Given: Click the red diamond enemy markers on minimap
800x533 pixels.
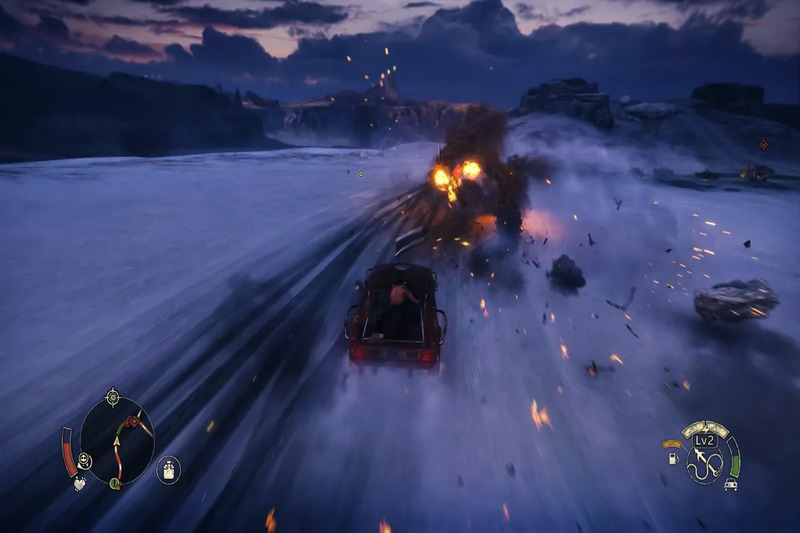Looking at the screenshot, I should pyautogui.click(x=132, y=421).
